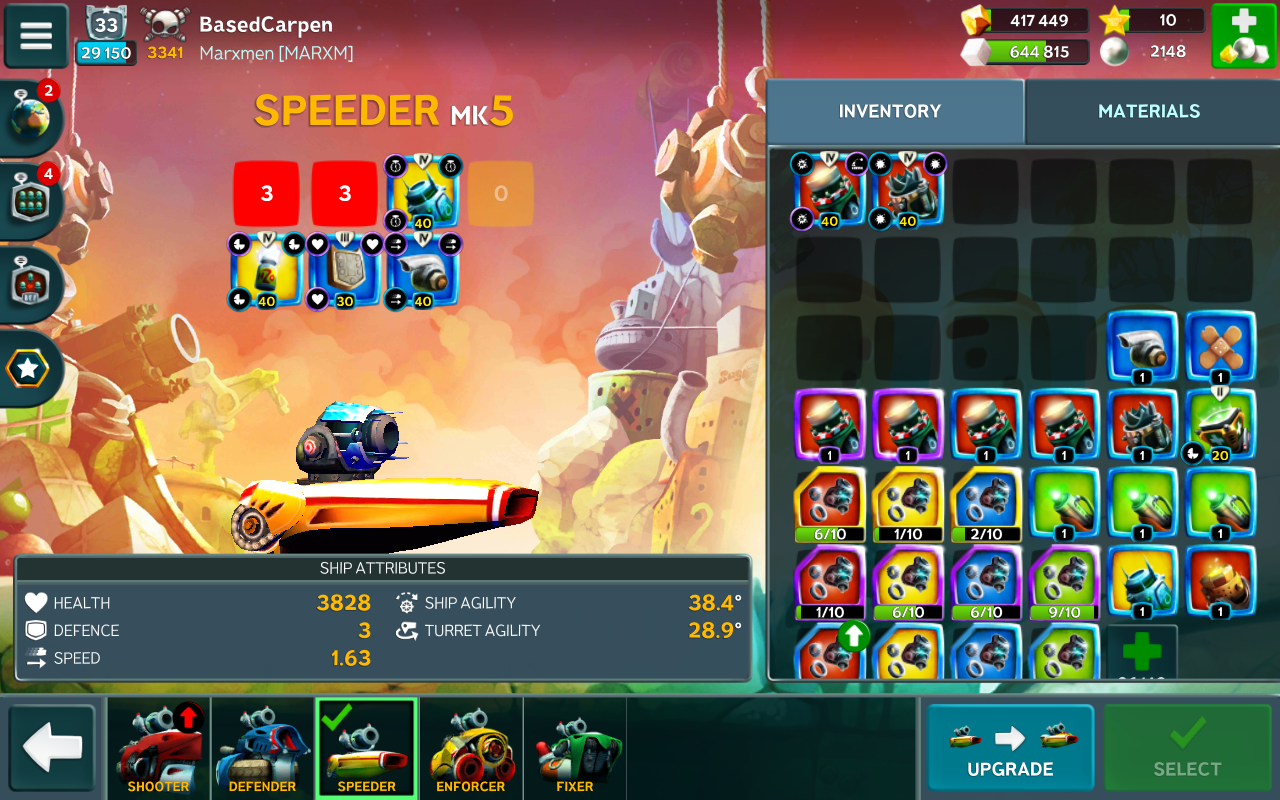Upgrade the Speeder ship
The width and height of the screenshot is (1280, 800).
coord(1010,747)
